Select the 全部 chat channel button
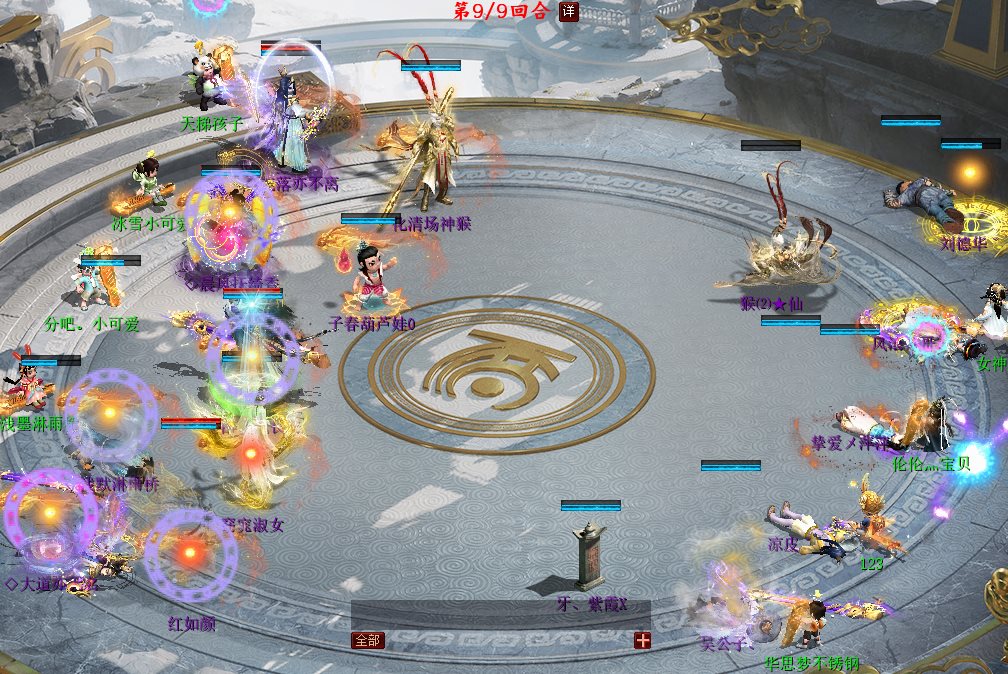Screen dimensions: 1008x674 [367, 640]
